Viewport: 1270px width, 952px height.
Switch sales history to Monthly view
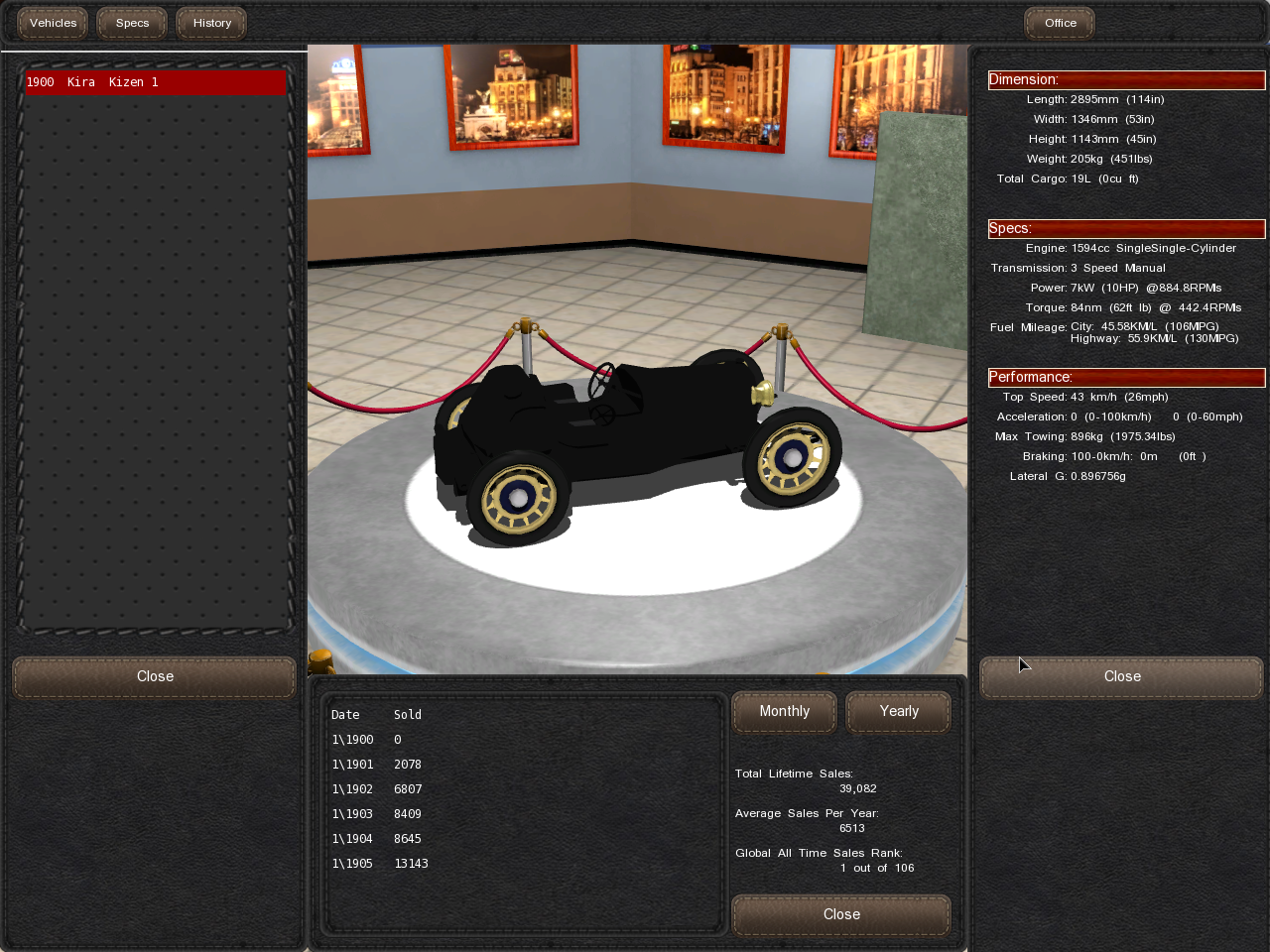[x=784, y=712]
